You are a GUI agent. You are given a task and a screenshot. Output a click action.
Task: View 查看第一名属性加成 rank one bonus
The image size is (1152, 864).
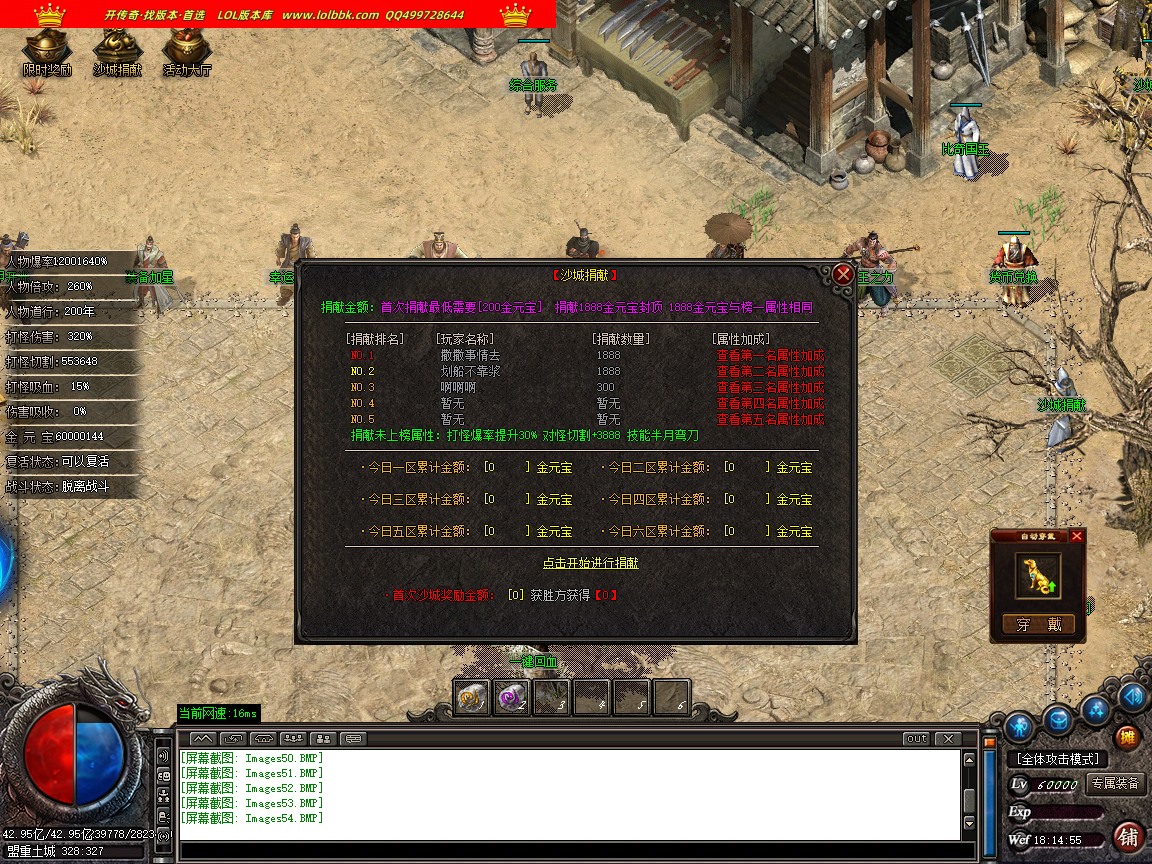click(770, 355)
